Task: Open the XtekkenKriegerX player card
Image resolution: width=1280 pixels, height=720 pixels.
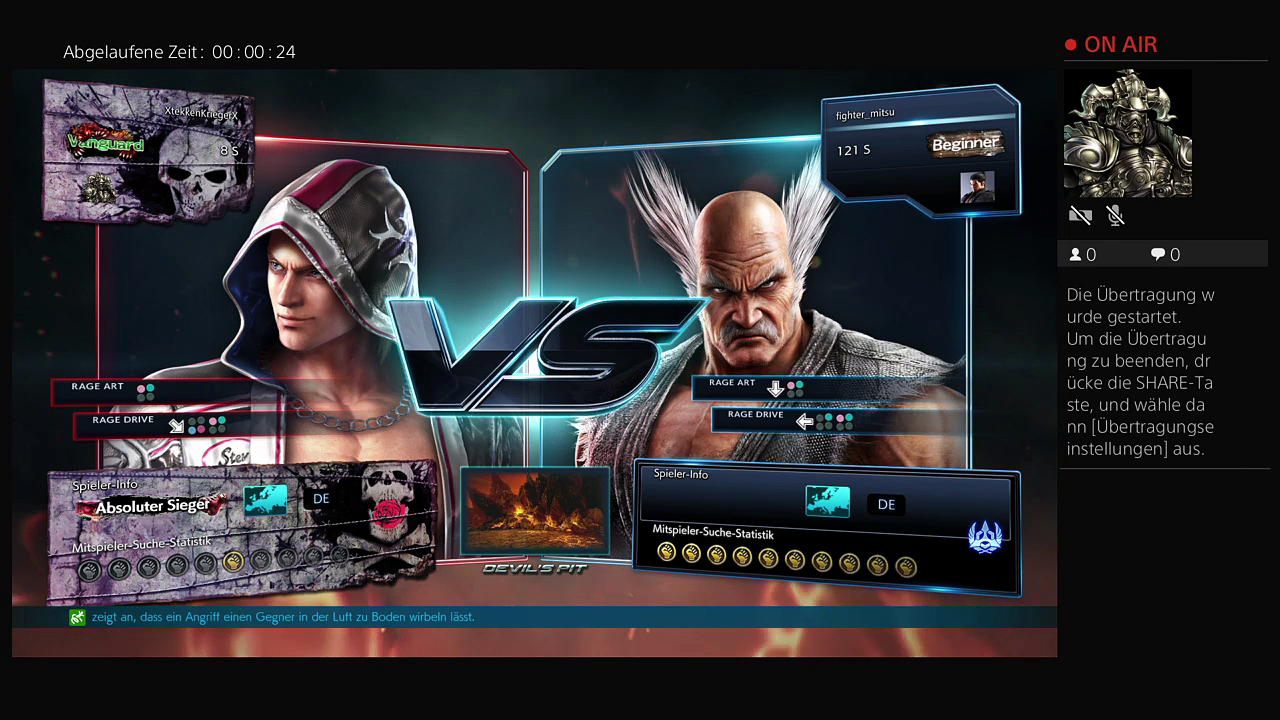Action: point(148,150)
